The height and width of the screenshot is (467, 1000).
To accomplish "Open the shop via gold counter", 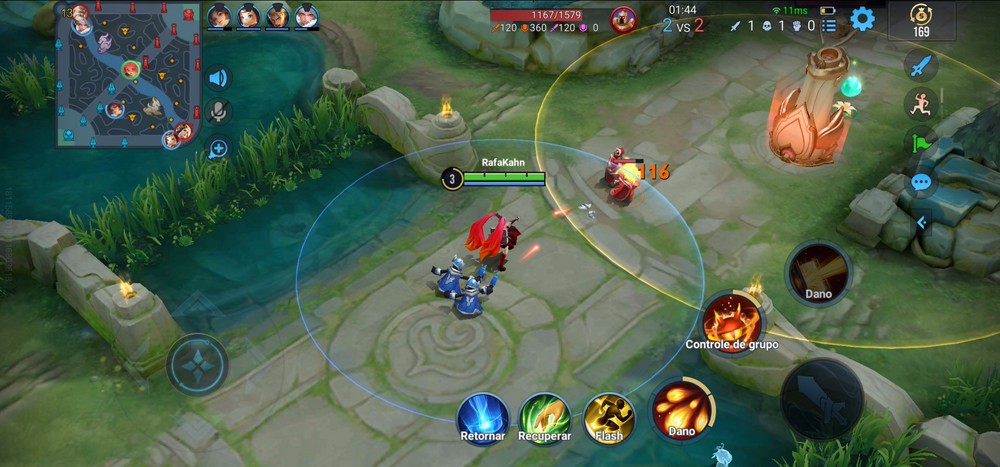I will [x=920, y=20].
